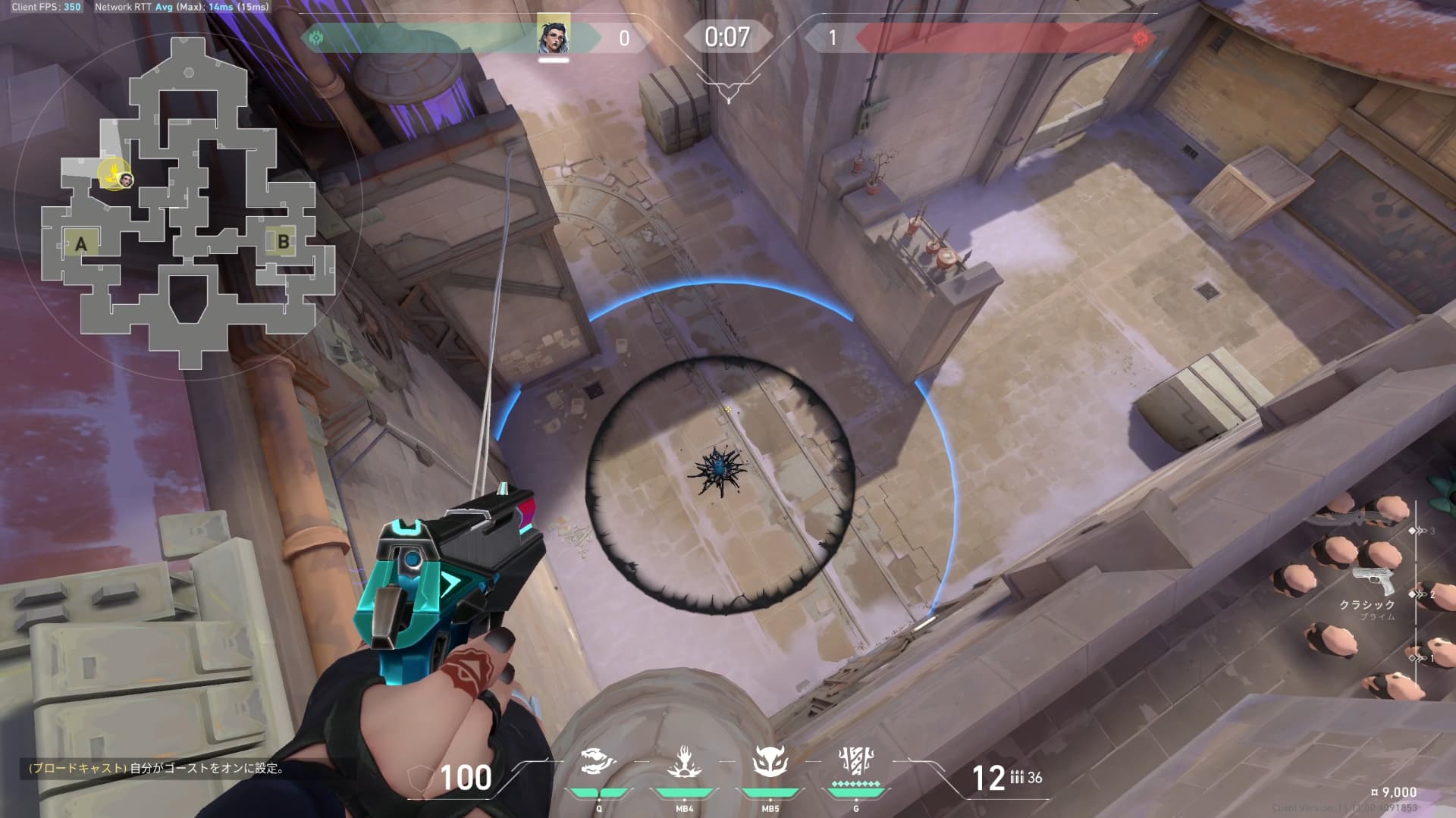This screenshot has height=818, width=1456.
Task: Select the agent portrait in the top bar
Action: point(554,34)
